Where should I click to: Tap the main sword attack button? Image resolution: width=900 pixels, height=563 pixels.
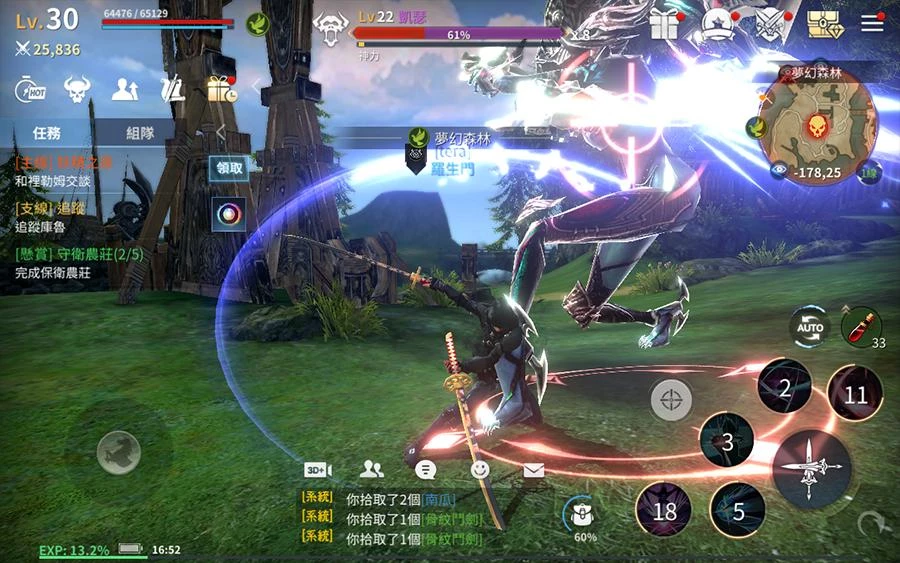(x=811, y=469)
